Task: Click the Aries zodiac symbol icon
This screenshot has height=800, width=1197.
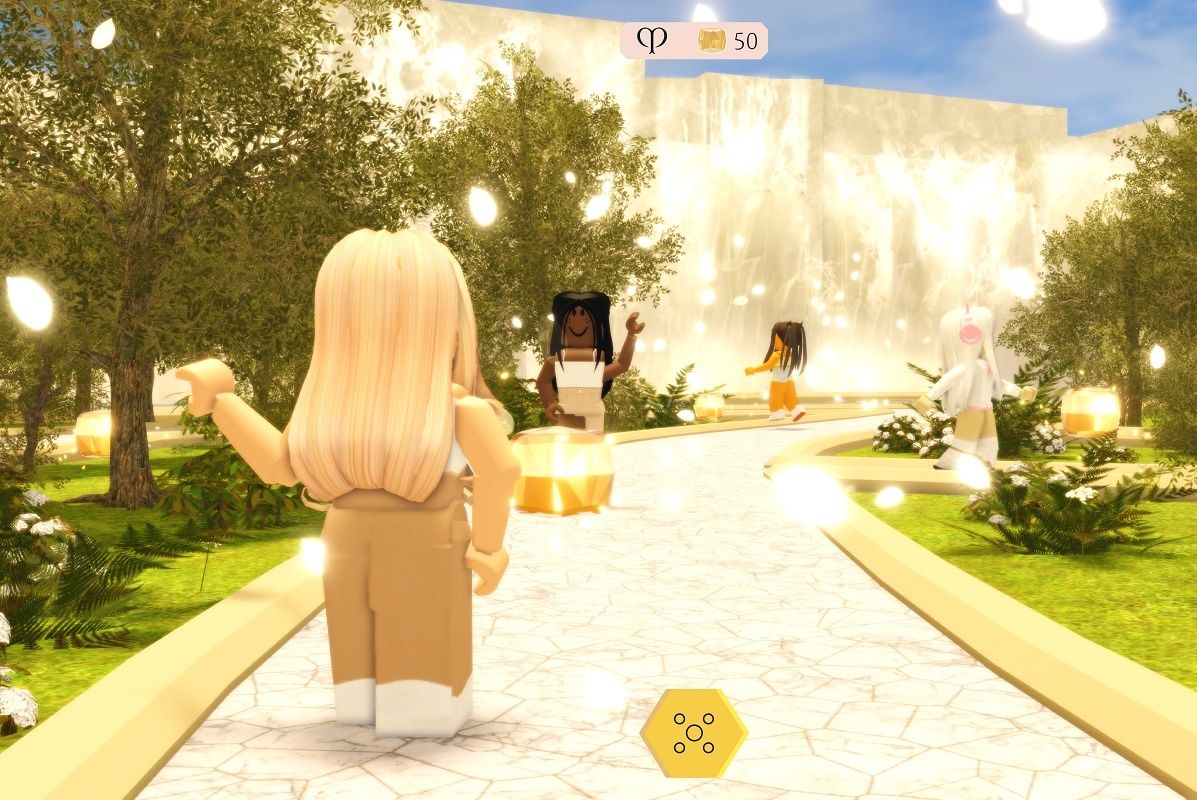Action: pos(651,41)
